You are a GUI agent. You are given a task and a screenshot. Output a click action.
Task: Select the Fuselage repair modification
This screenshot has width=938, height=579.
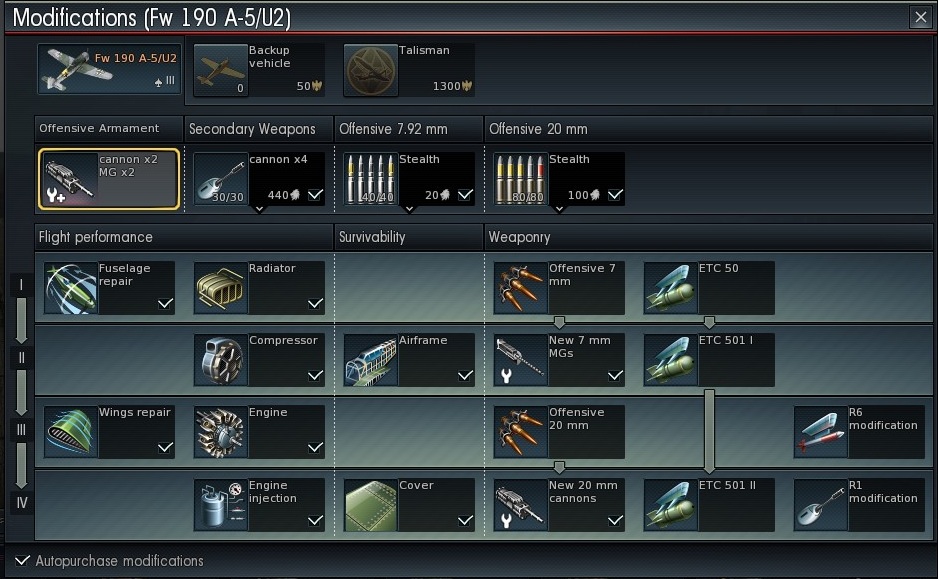click(x=109, y=288)
